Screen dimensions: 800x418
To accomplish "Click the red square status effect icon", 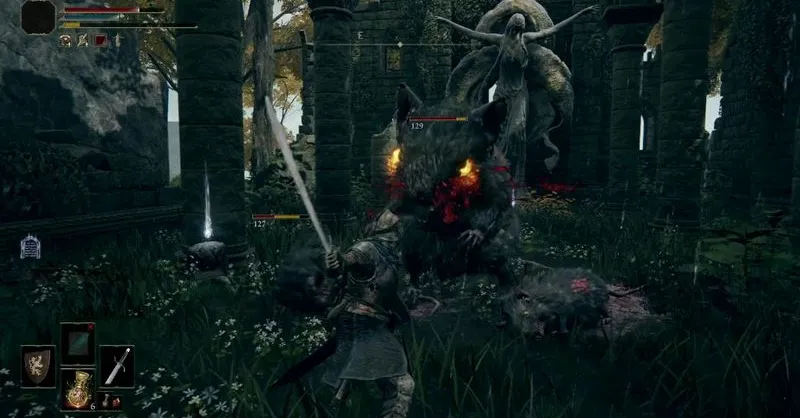I will (100, 40).
